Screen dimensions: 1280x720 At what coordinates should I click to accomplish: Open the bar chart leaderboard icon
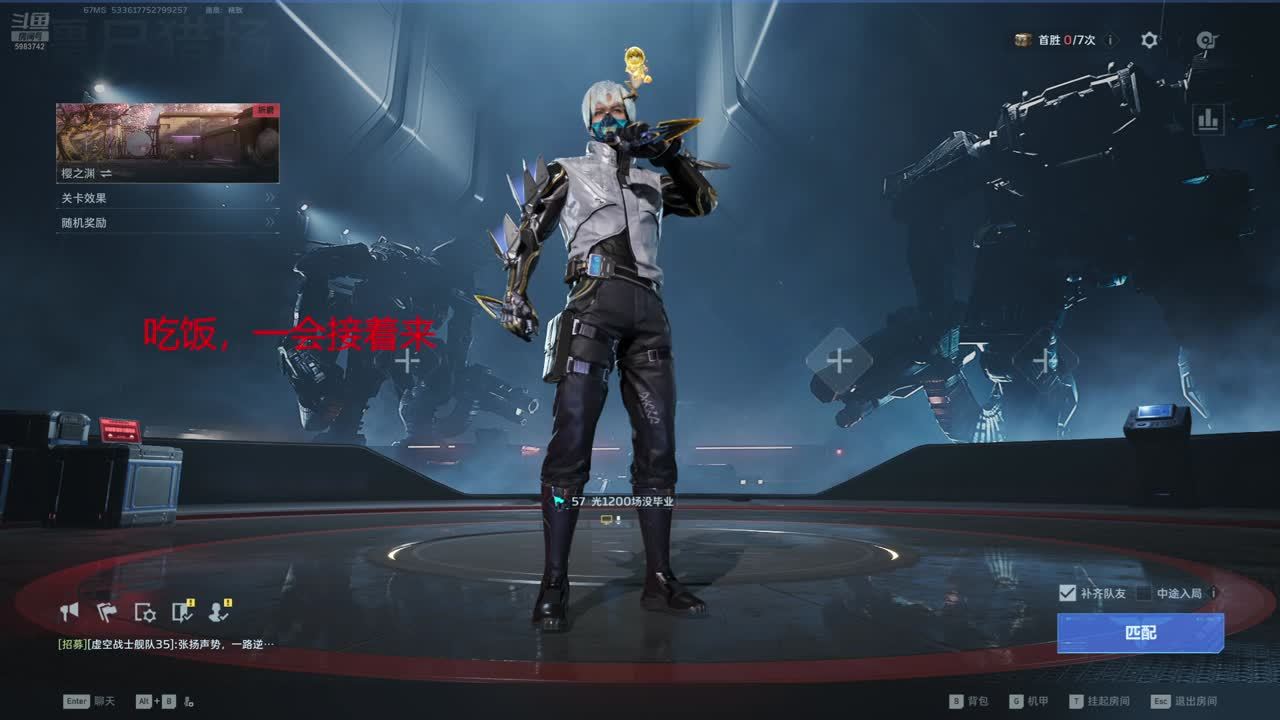(x=1208, y=120)
